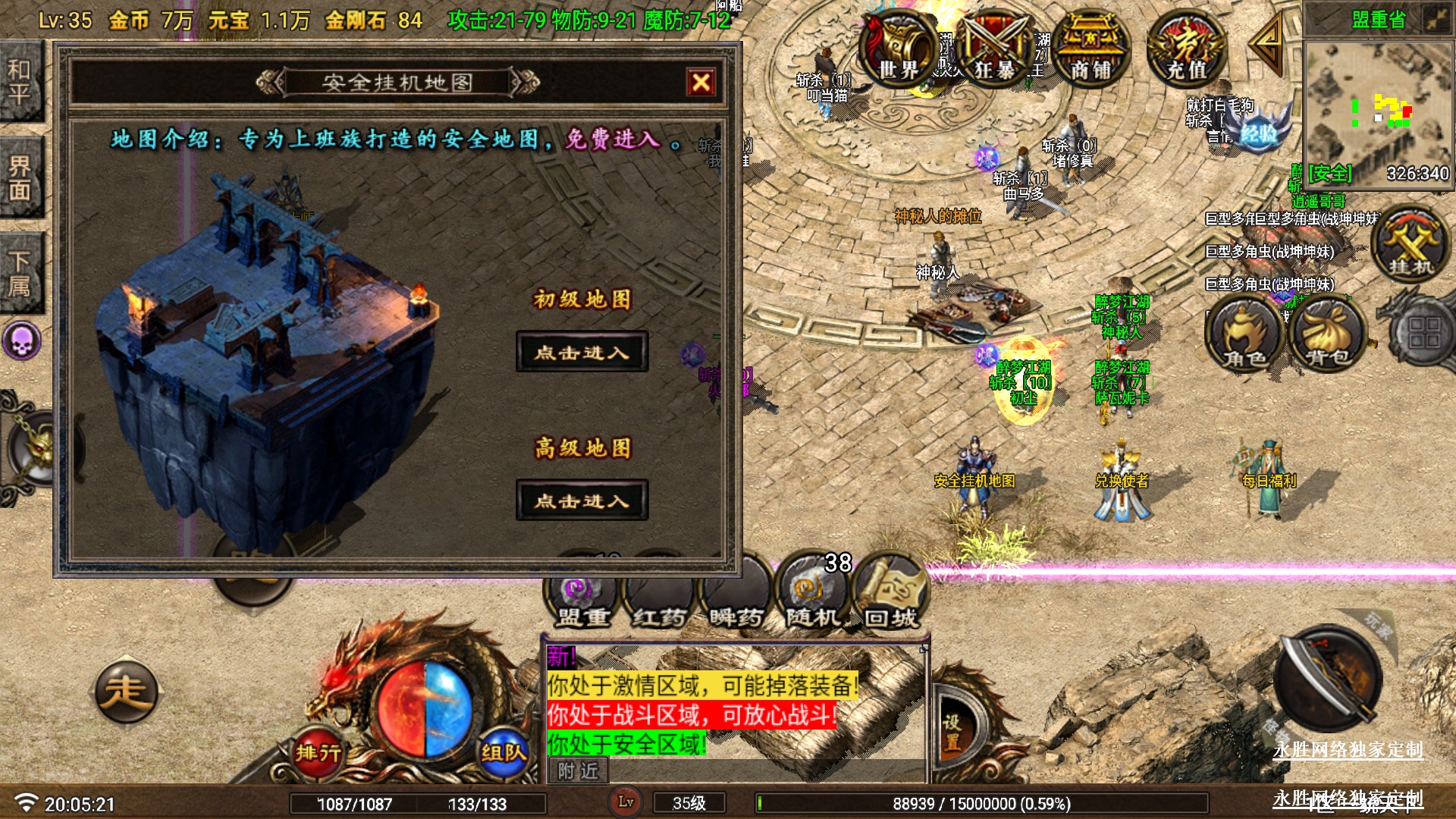
Task: Toggle 挂机 auto-battle
Action: point(1410,244)
